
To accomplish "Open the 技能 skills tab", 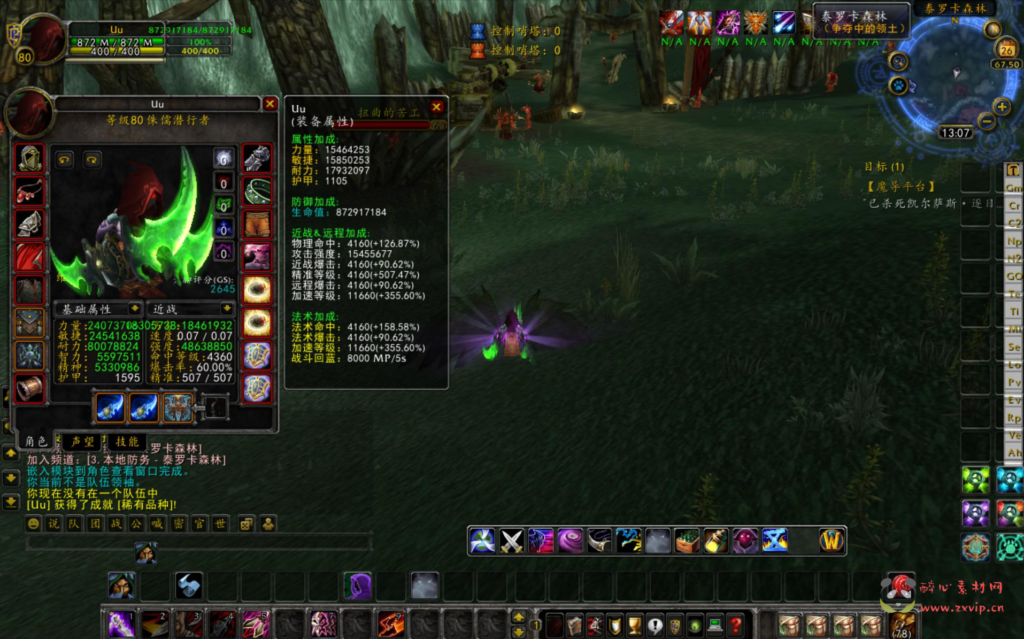I will (x=126, y=441).
